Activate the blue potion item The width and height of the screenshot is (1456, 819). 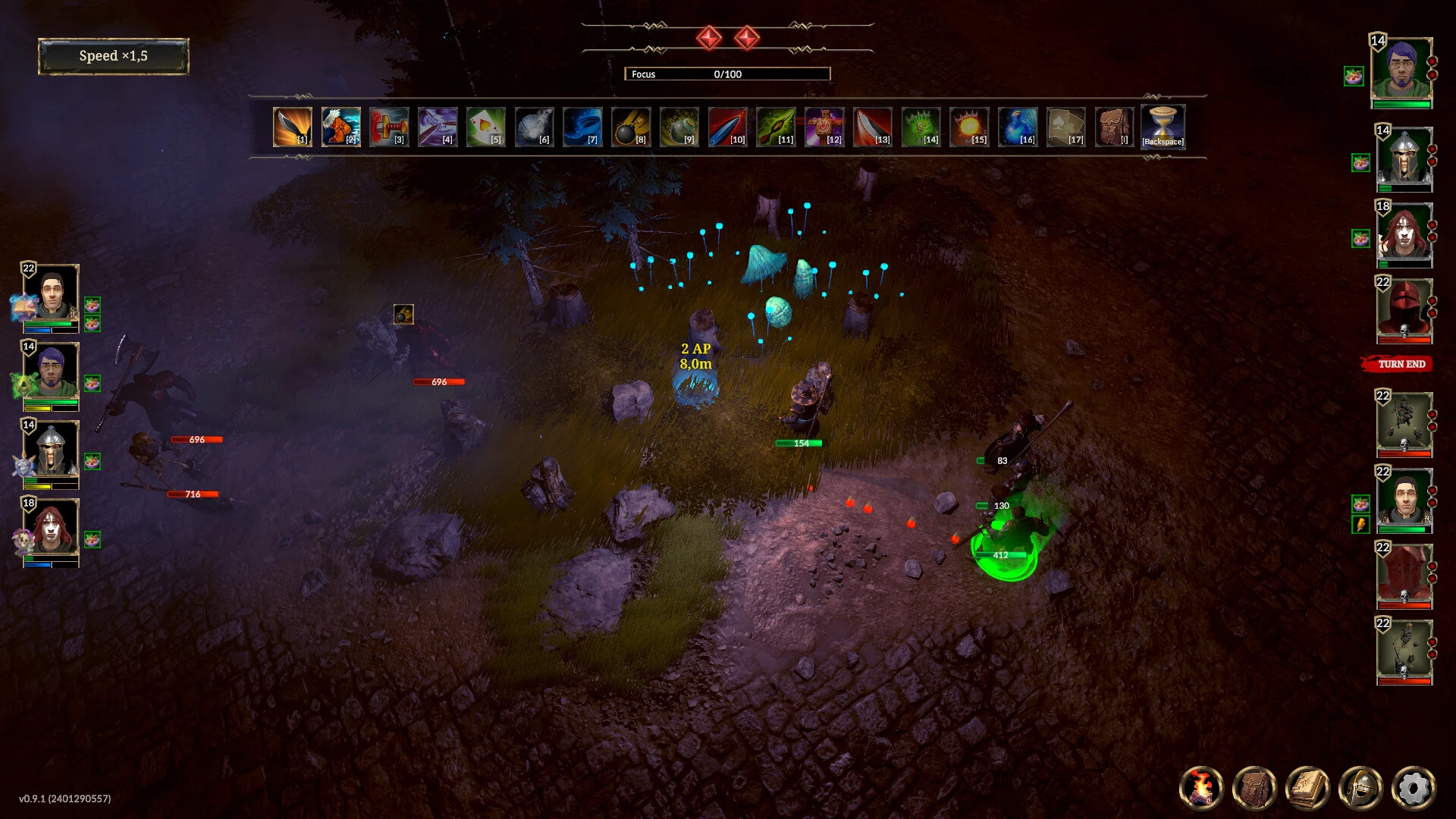tap(1017, 126)
